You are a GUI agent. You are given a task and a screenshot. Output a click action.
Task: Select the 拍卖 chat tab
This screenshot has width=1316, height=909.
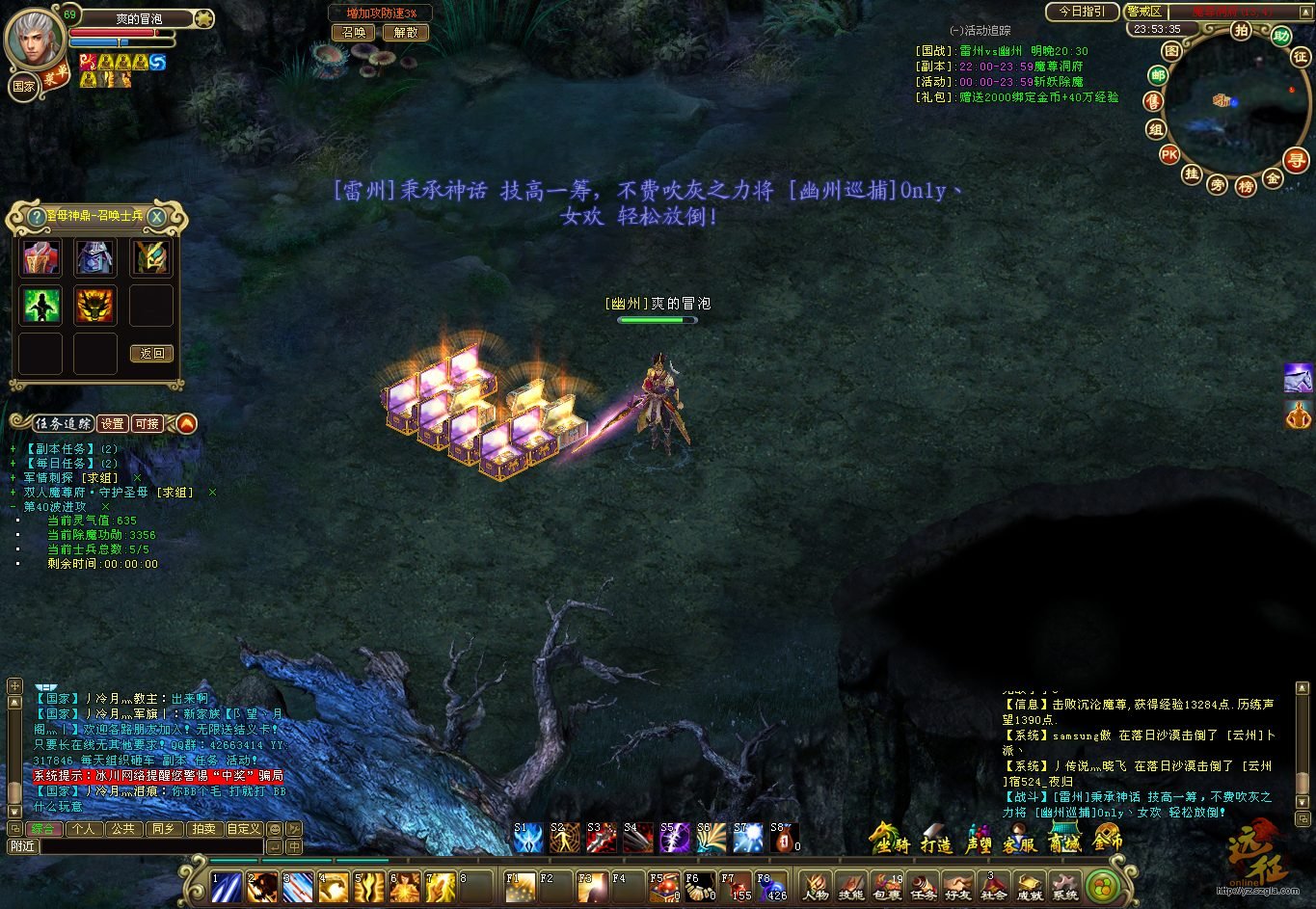(203, 829)
